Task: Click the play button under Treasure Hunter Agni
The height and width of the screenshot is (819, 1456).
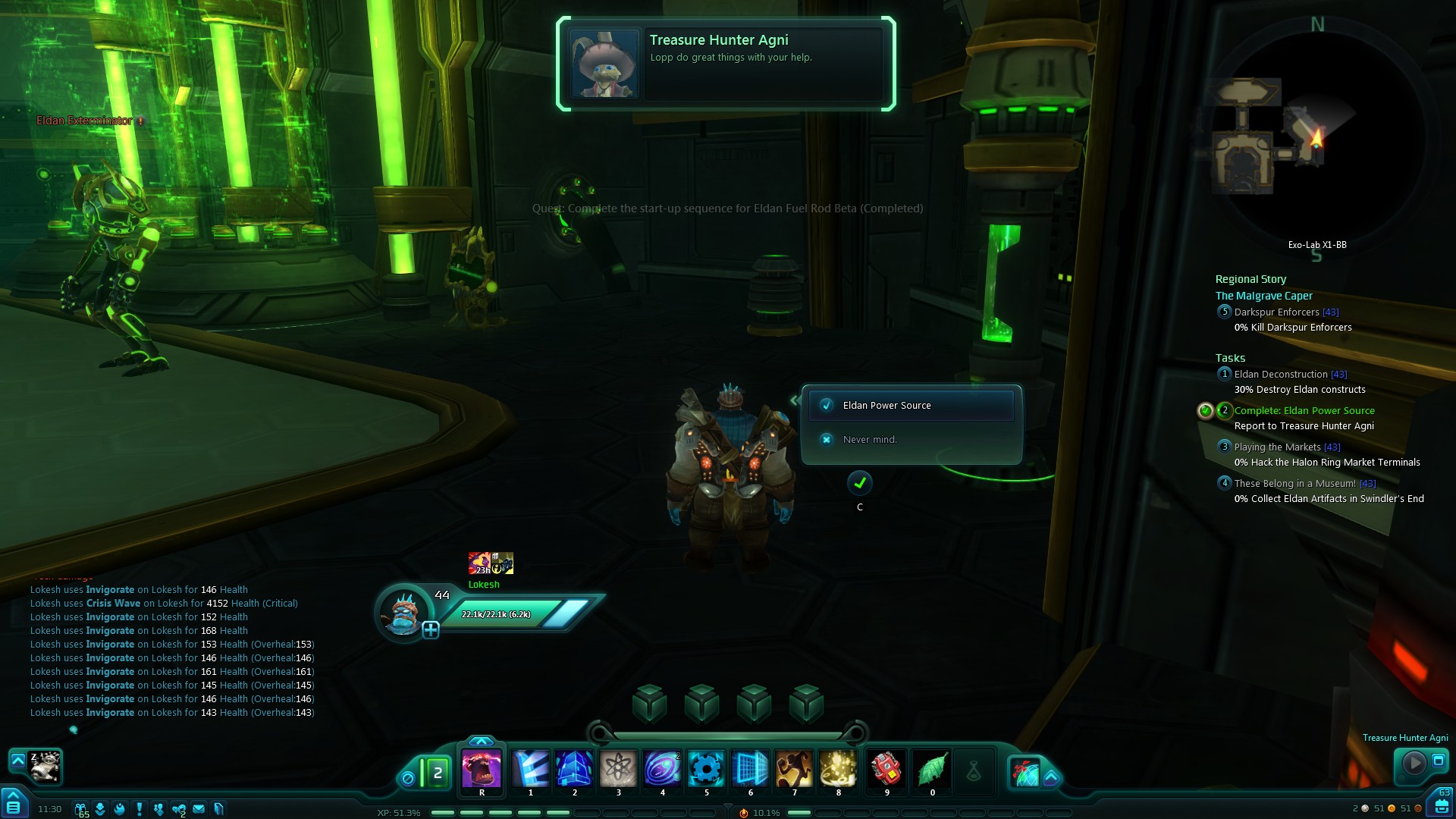Action: (x=1414, y=762)
